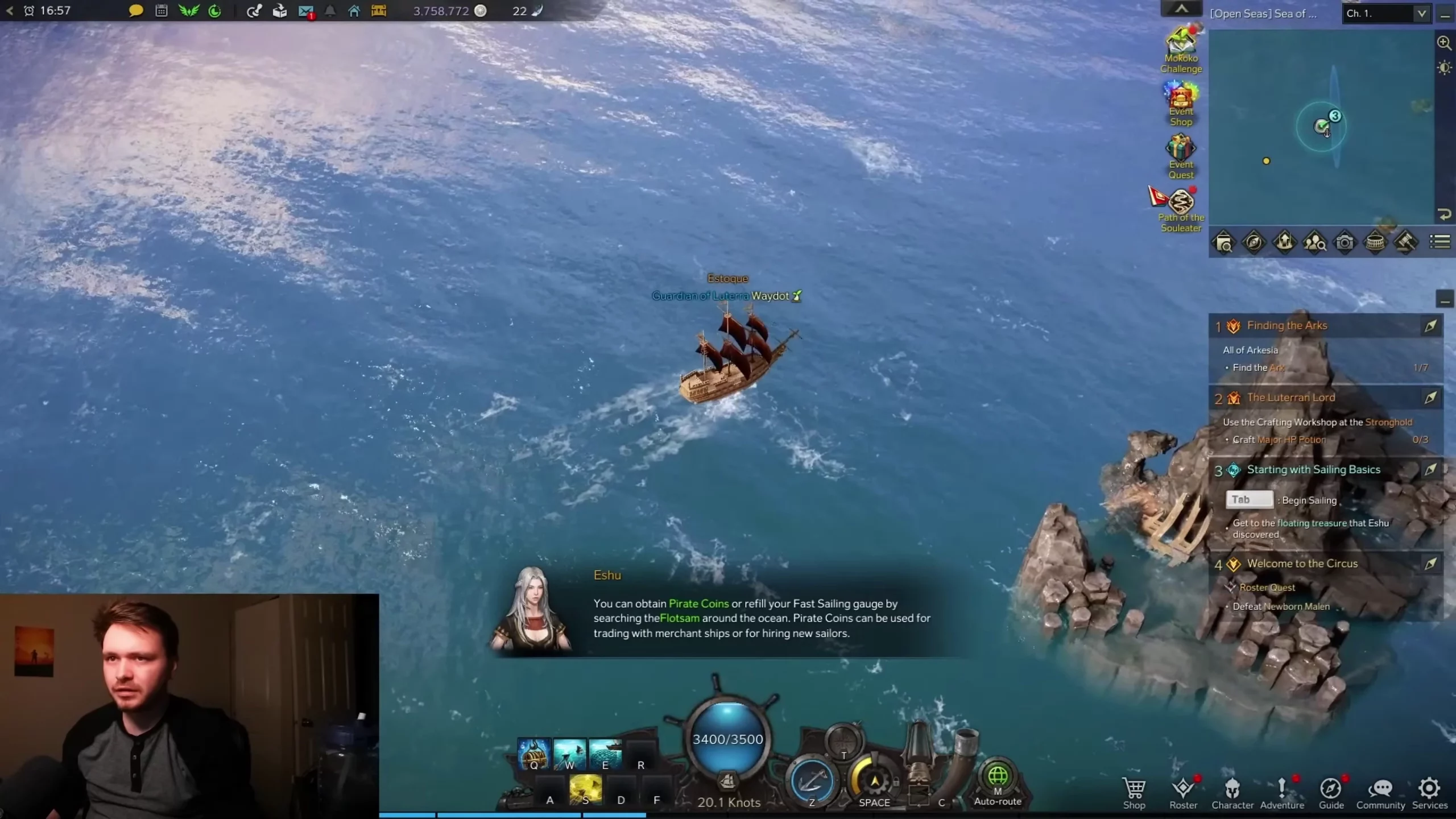Open the Guide menu
This screenshot has height=819, width=1456.
click(x=1331, y=792)
